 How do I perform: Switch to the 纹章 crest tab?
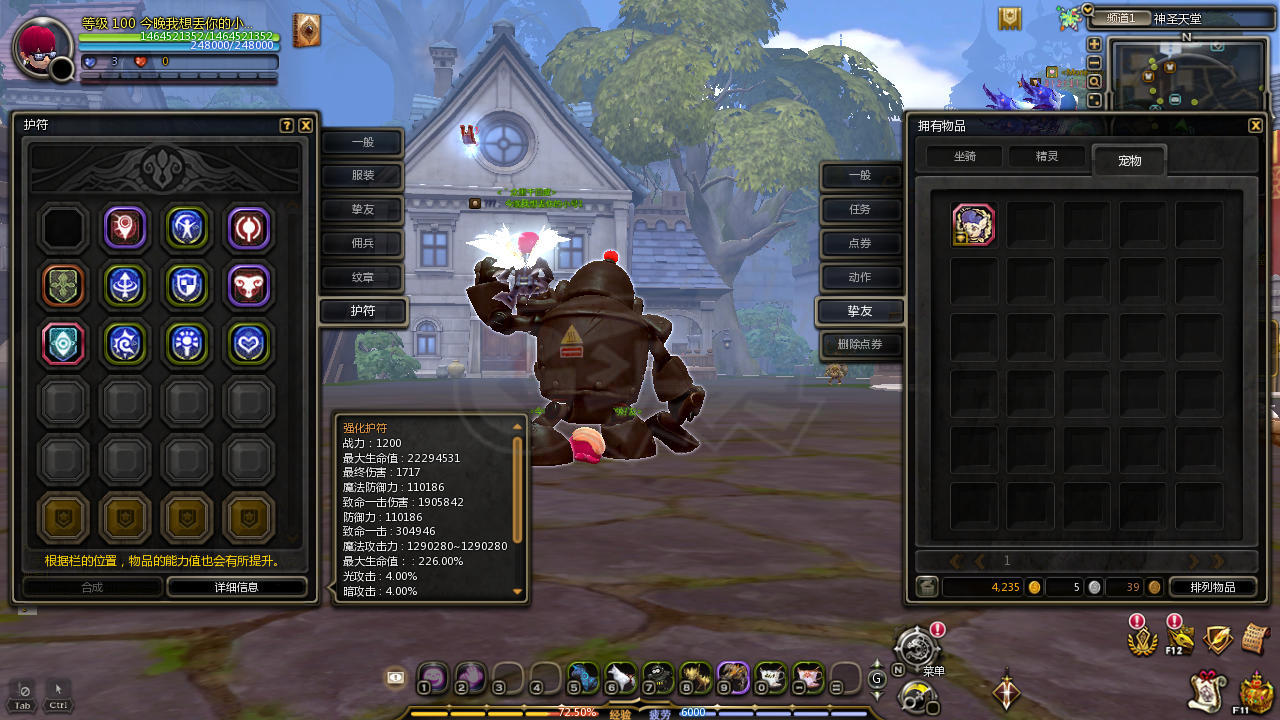click(x=362, y=277)
